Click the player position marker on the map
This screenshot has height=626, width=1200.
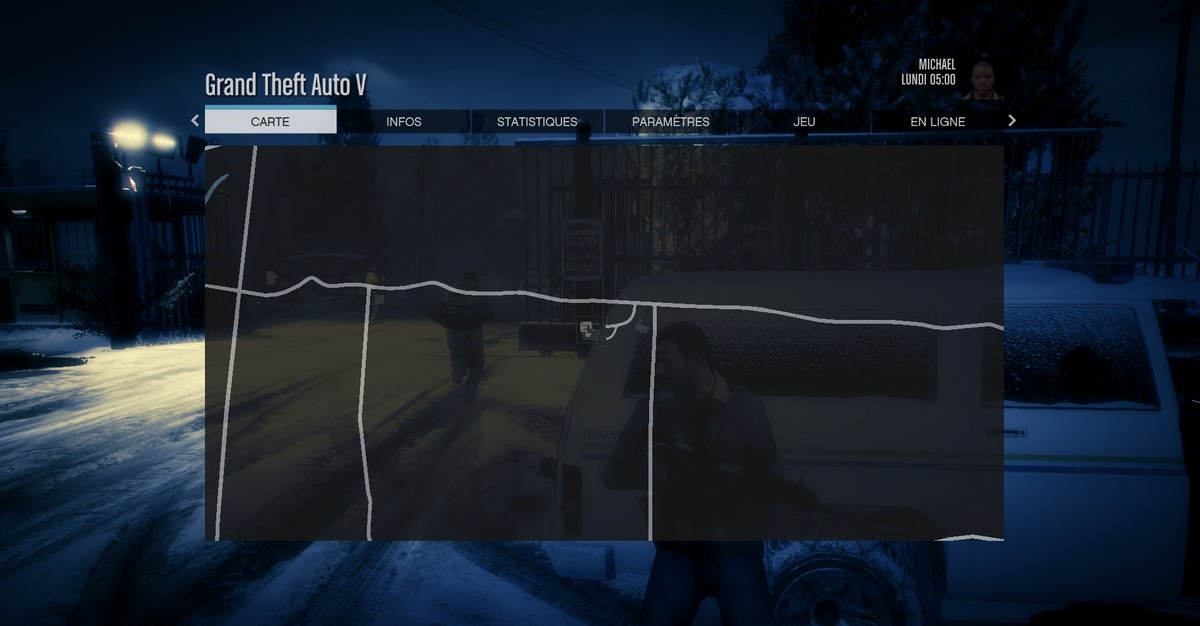click(x=587, y=329)
